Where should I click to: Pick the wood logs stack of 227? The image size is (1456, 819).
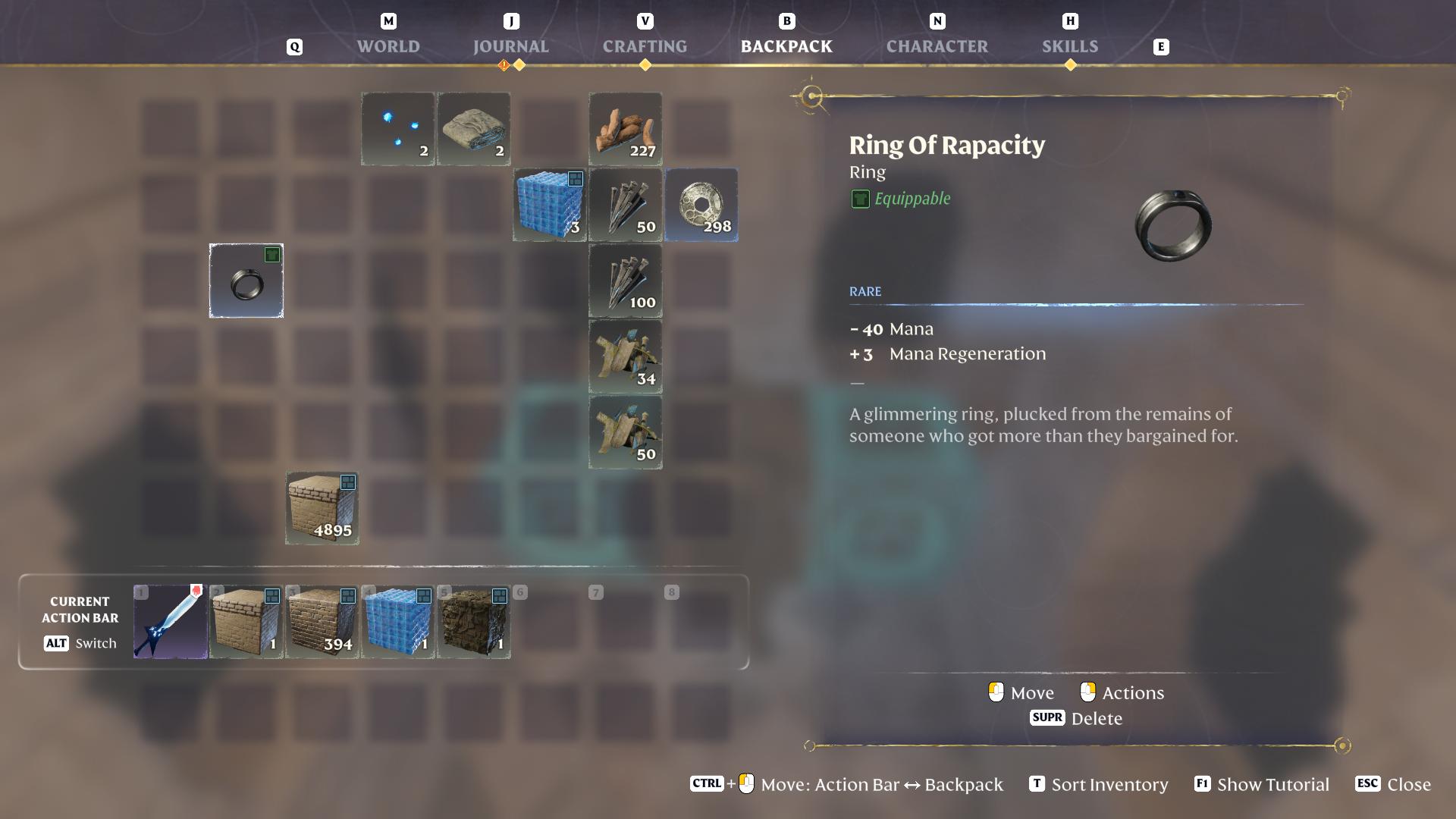626,129
